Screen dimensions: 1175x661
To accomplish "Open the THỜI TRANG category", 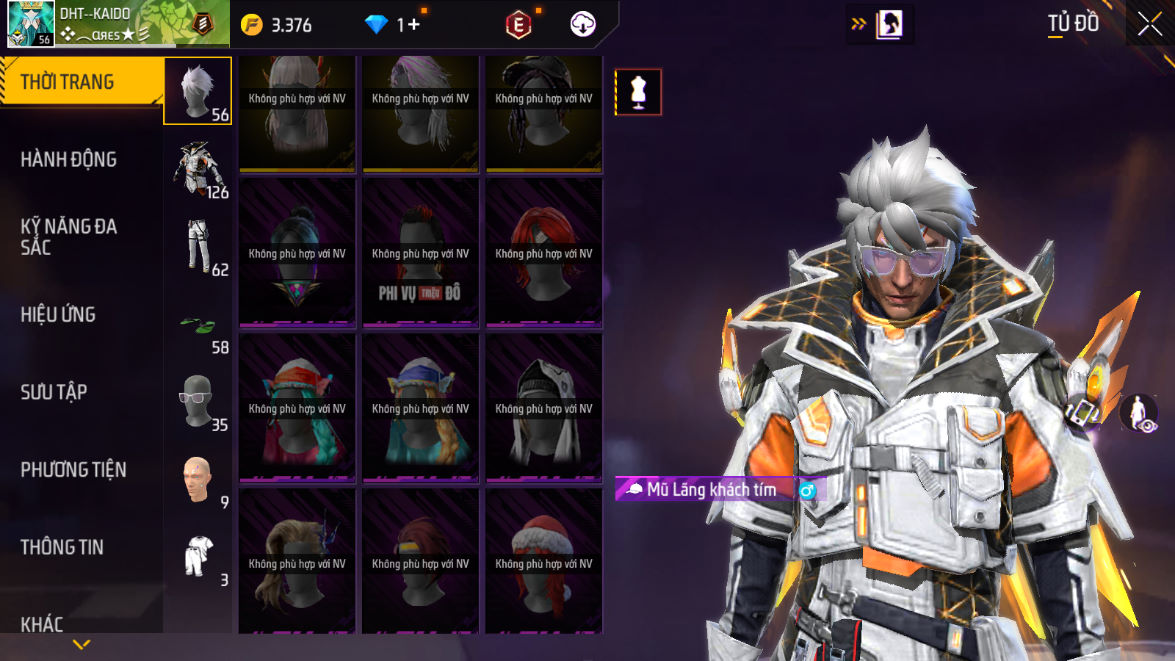I will (68, 82).
